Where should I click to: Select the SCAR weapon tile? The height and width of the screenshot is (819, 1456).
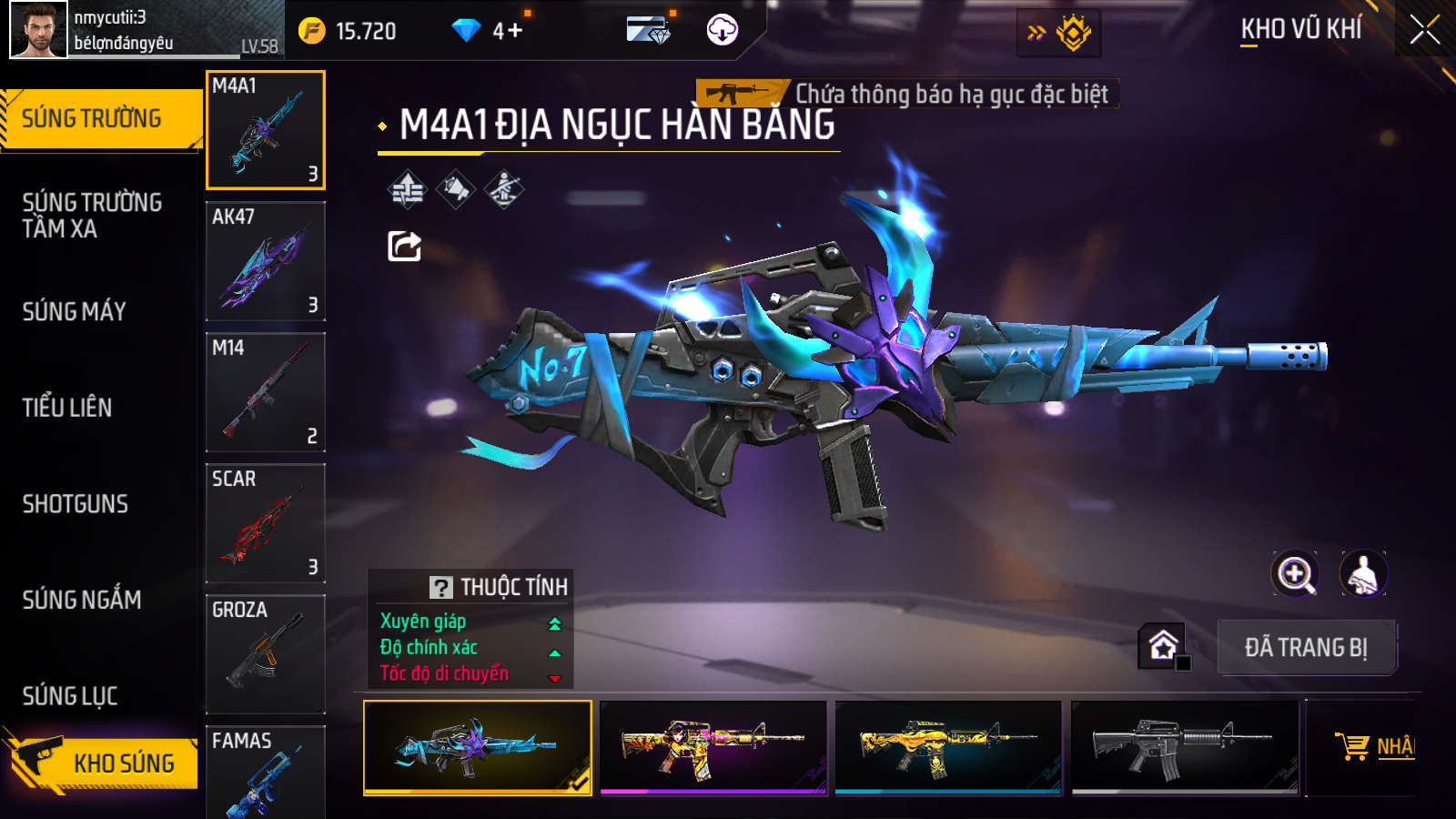[x=266, y=523]
